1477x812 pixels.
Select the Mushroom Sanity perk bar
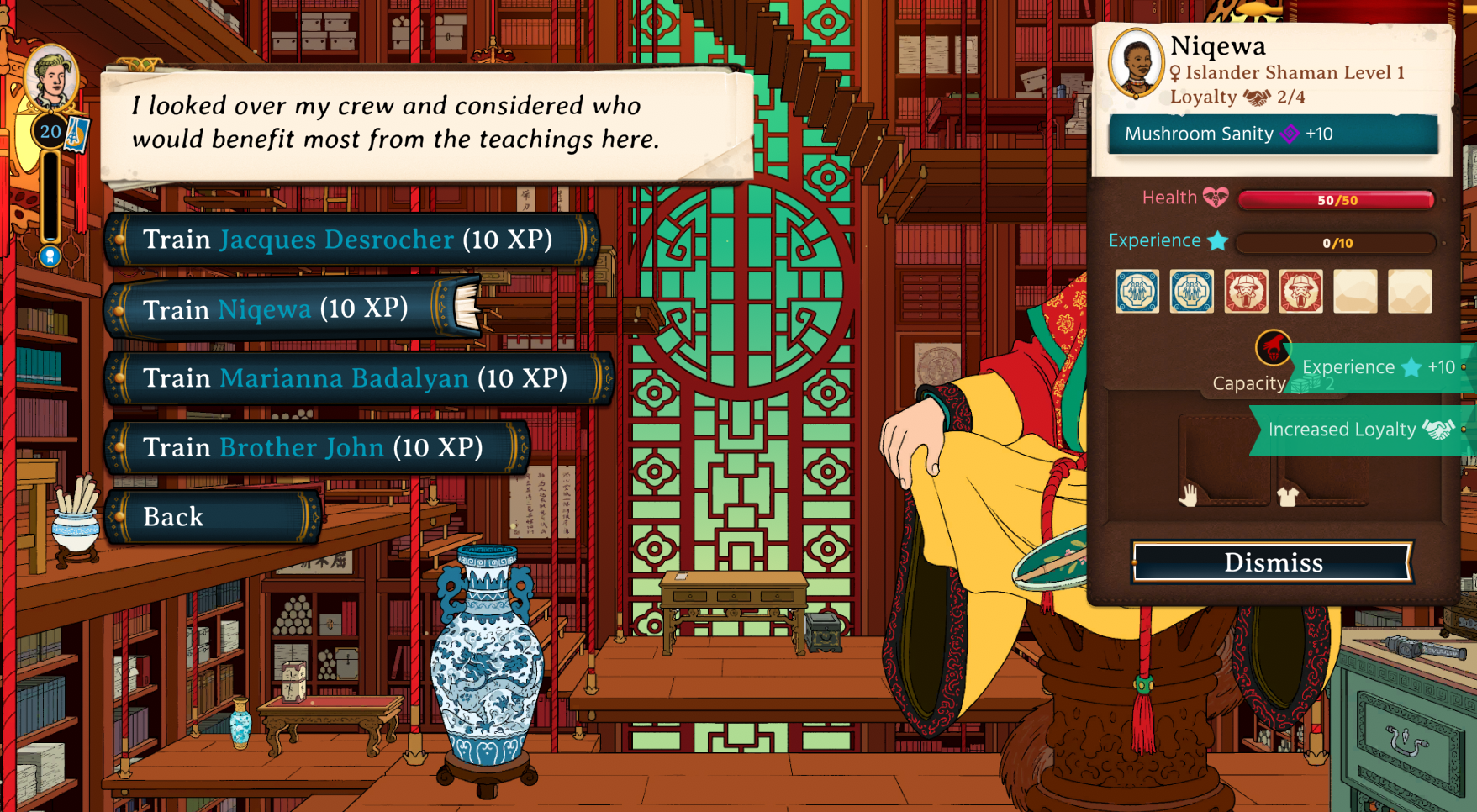pos(1273,134)
